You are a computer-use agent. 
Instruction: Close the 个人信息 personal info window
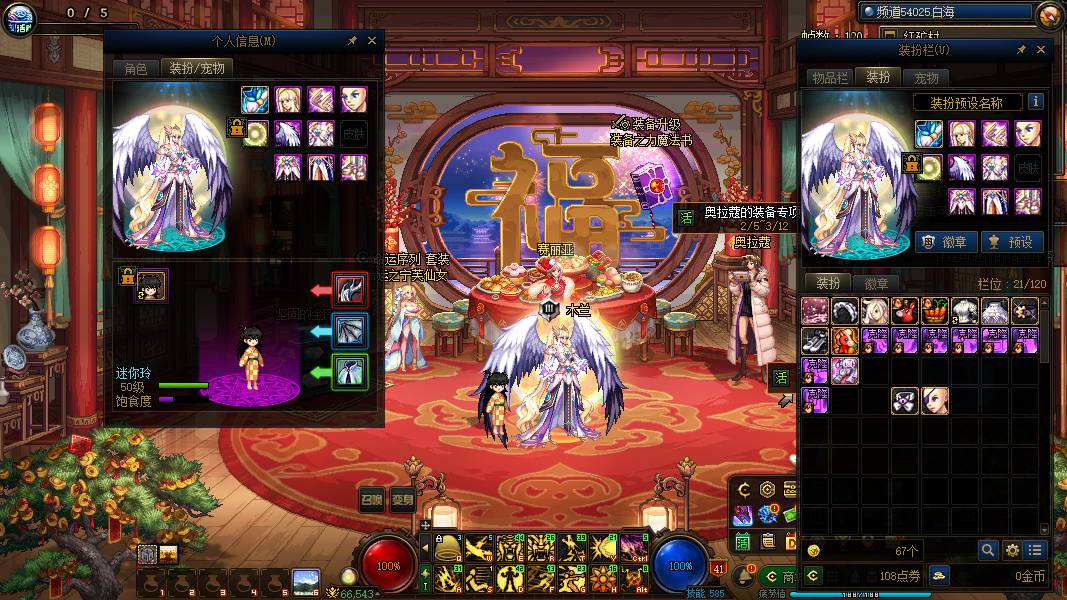point(372,41)
